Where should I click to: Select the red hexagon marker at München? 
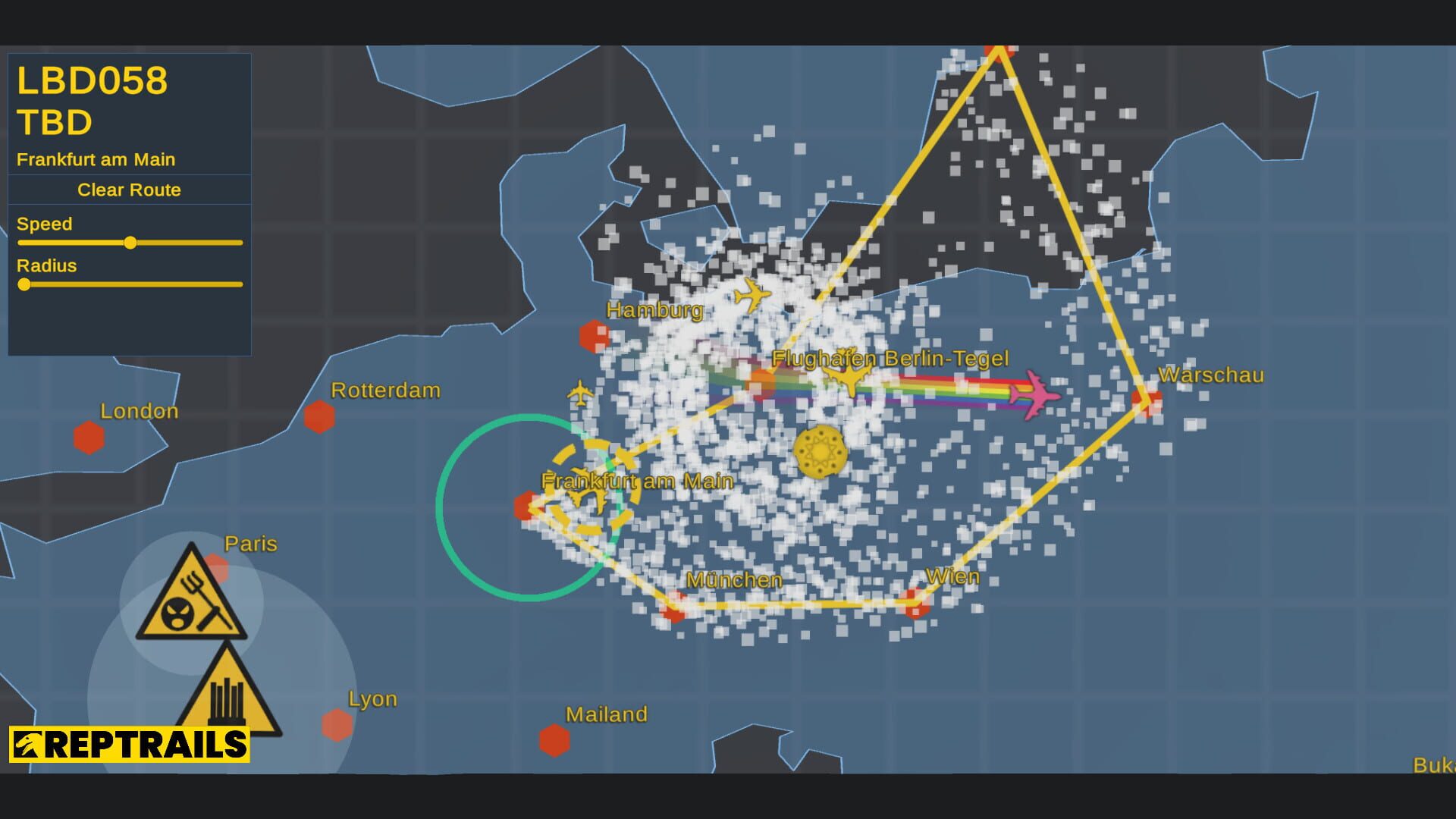tap(673, 607)
